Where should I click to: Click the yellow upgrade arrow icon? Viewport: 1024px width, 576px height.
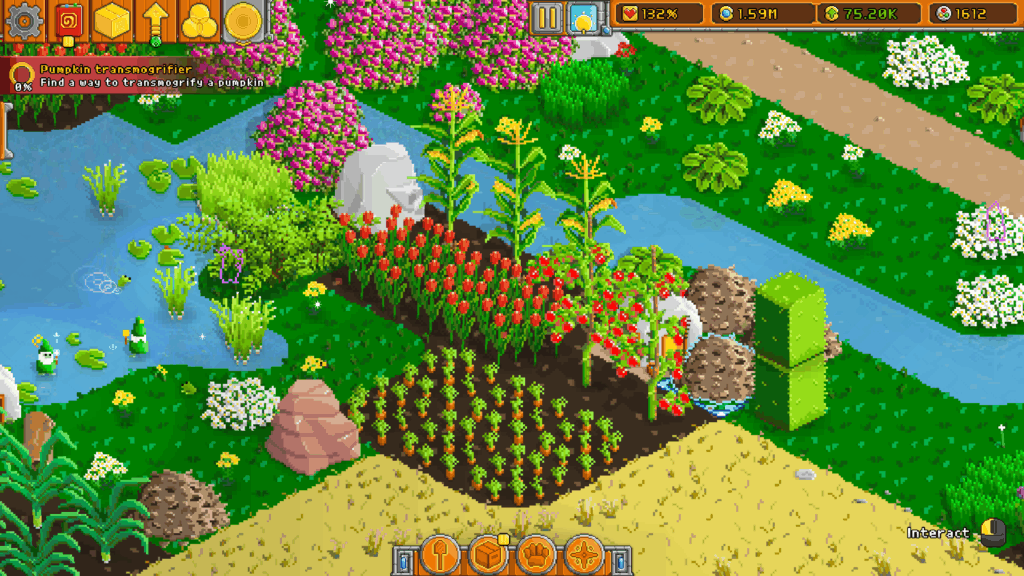(155, 19)
